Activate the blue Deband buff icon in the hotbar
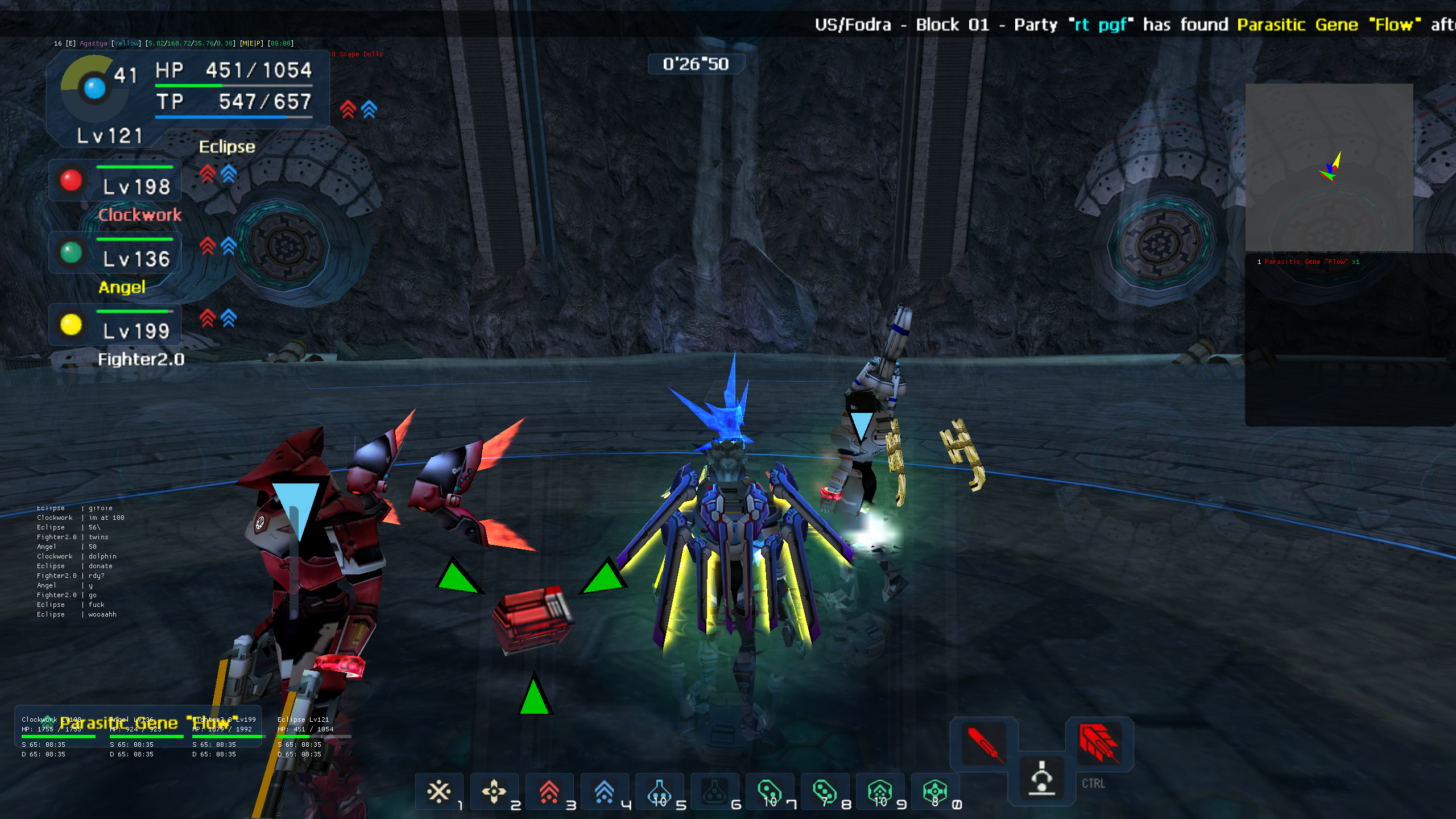Image resolution: width=1456 pixels, height=819 pixels. (604, 792)
